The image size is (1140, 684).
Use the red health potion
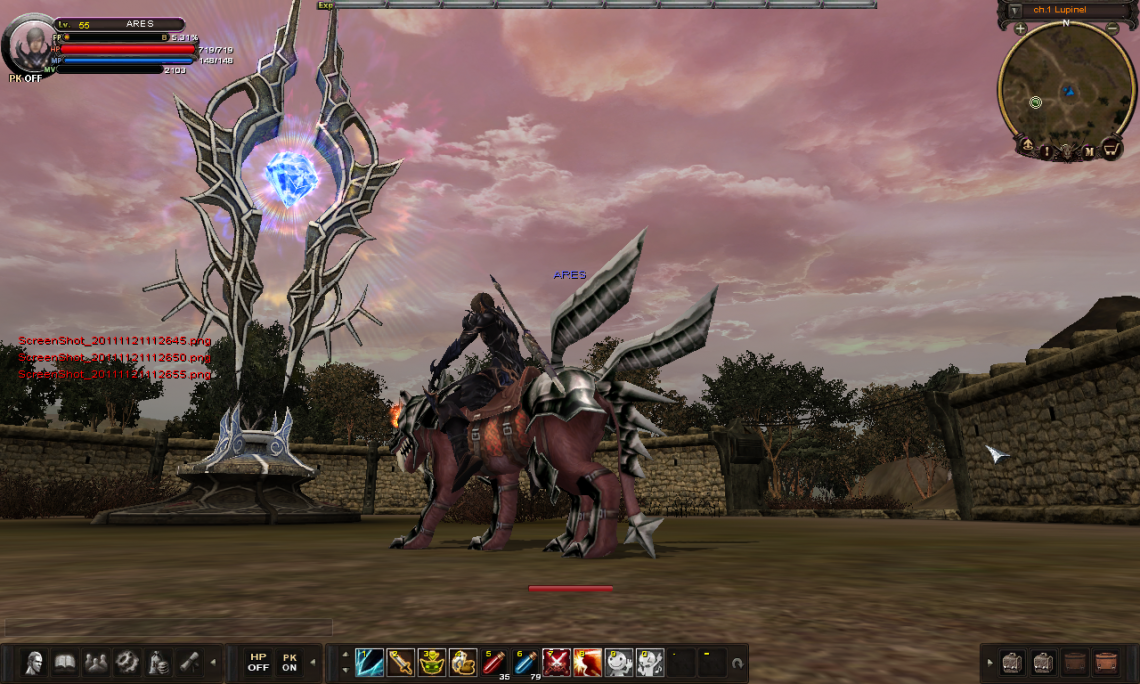(x=494, y=662)
